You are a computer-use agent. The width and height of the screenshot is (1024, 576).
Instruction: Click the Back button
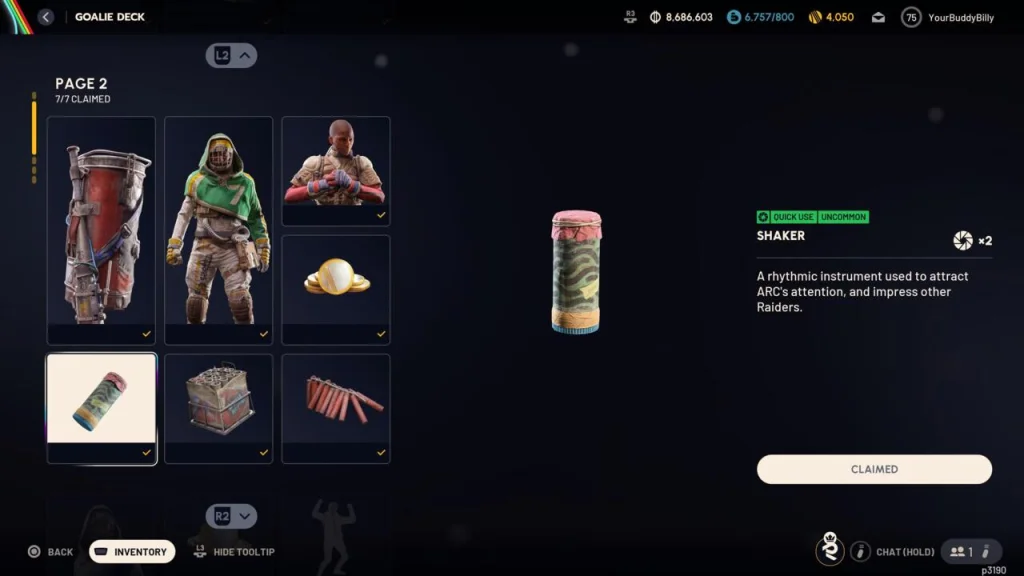[x=51, y=552]
